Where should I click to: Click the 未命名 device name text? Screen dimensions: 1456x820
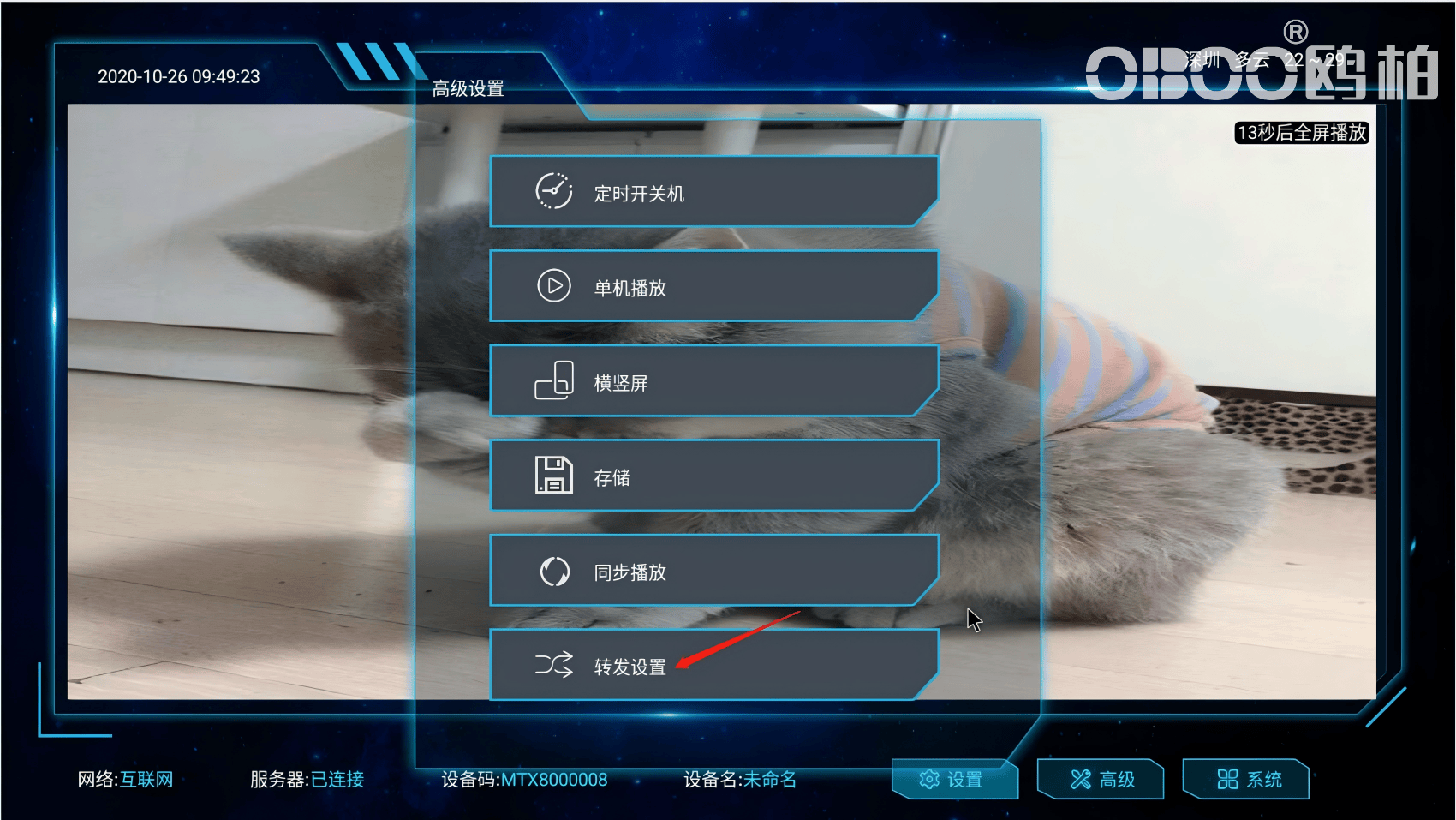[x=769, y=780]
